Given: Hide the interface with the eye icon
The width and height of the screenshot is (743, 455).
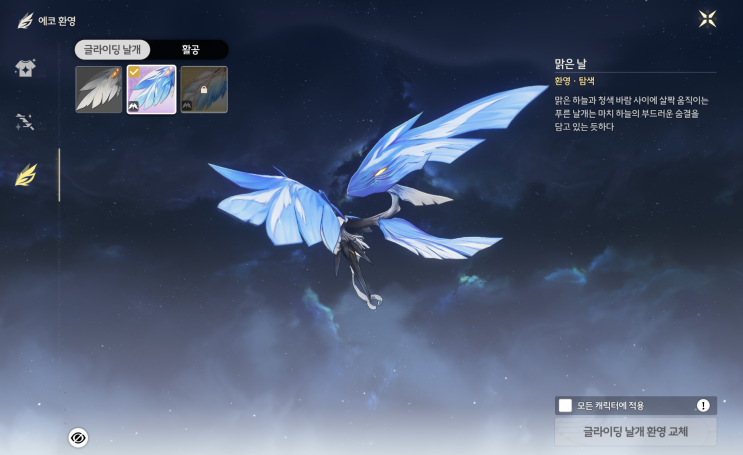Looking at the screenshot, I should pos(78,437).
